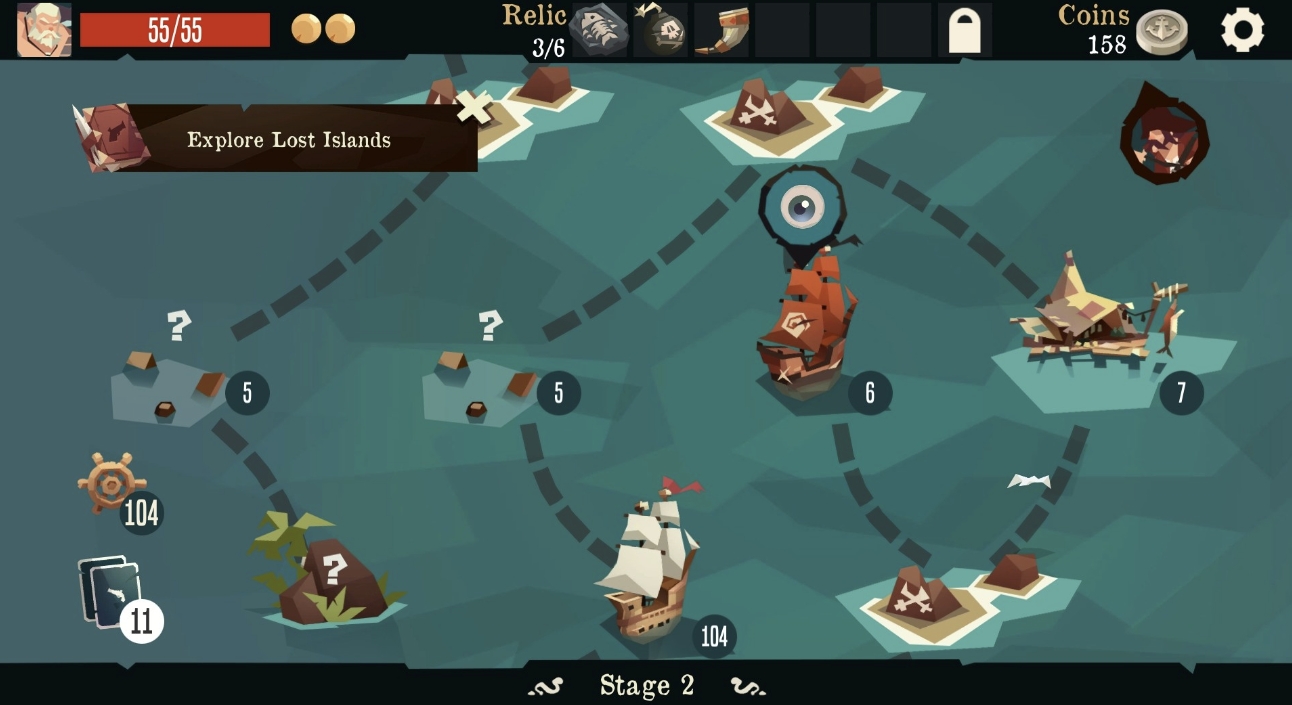Inspect the fish skeleton relic
The width and height of the screenshot is (1292, 705).
tap(600, 31)
